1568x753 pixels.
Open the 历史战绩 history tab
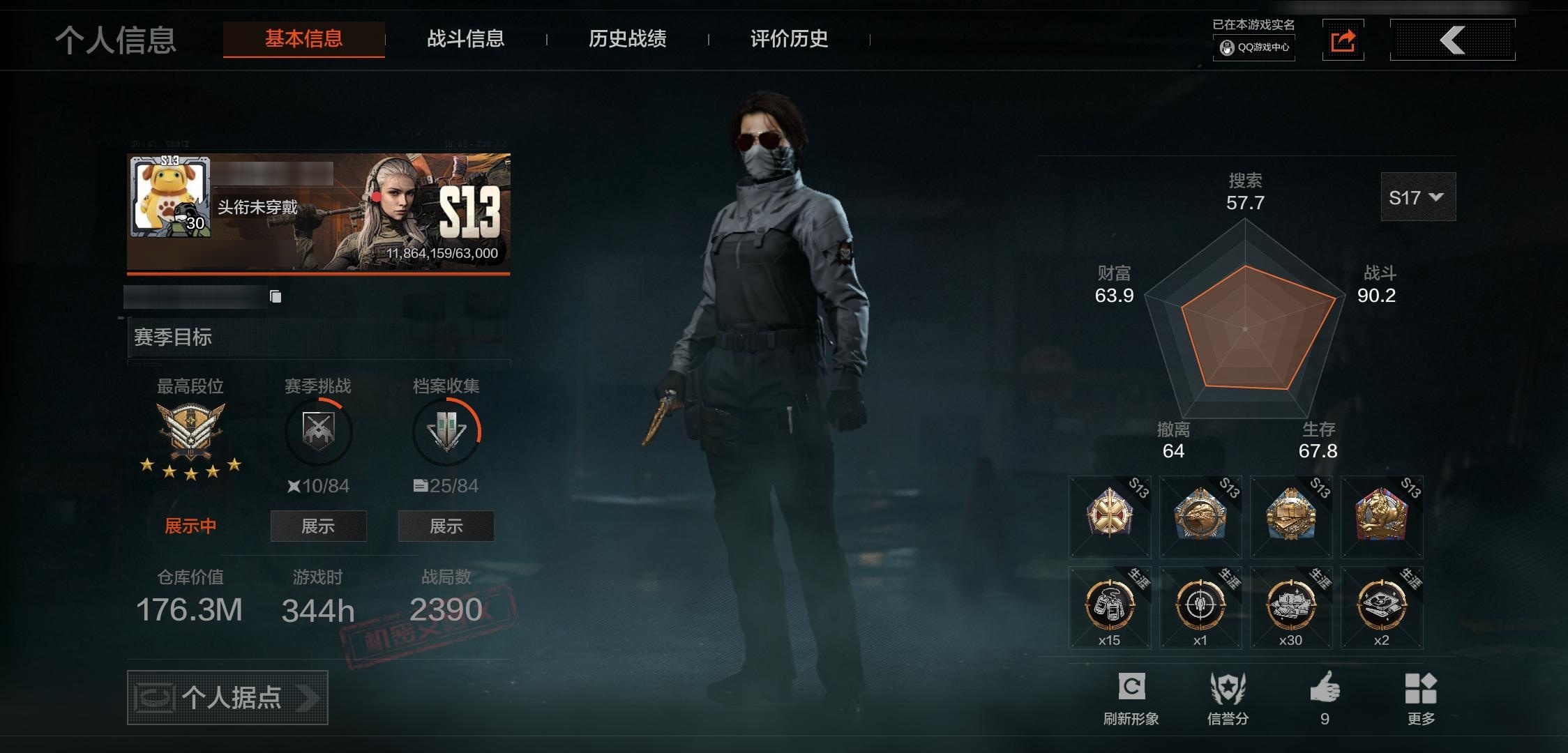[626, 39]
